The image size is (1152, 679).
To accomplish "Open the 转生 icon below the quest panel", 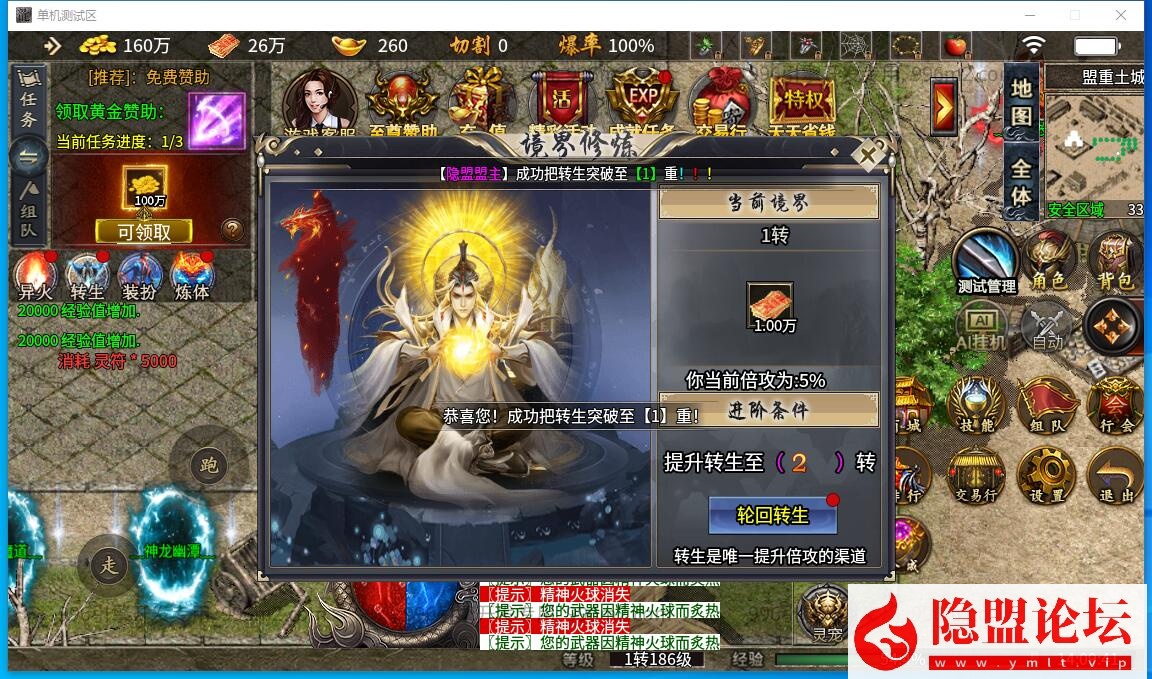I will coord(87,275).
